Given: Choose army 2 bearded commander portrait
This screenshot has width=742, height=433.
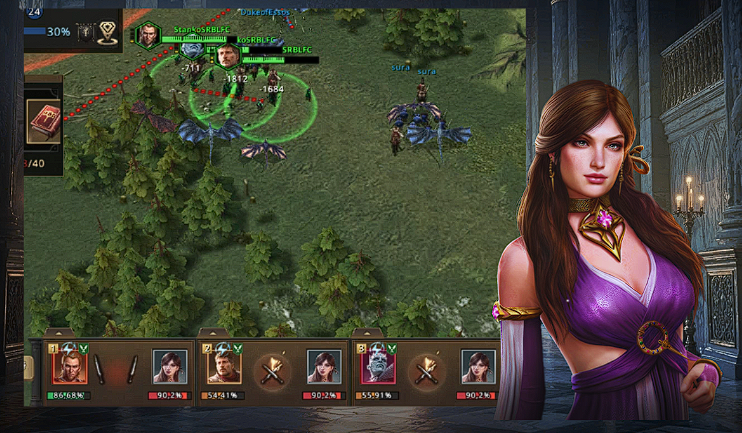Looking at the screenshot, I should (x=224, y=367).
